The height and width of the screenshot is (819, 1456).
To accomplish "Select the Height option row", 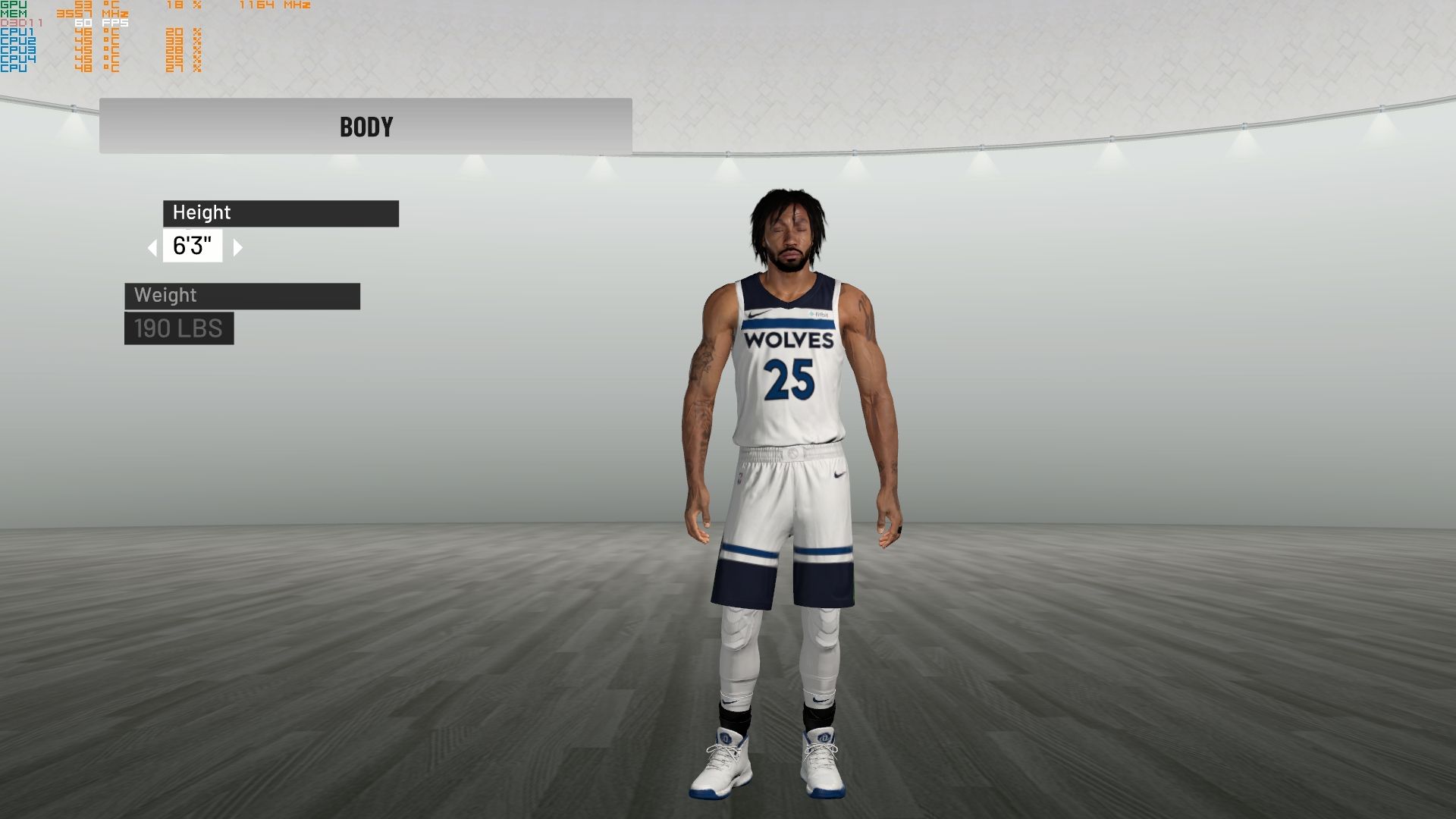I will (x=281, y=213).
